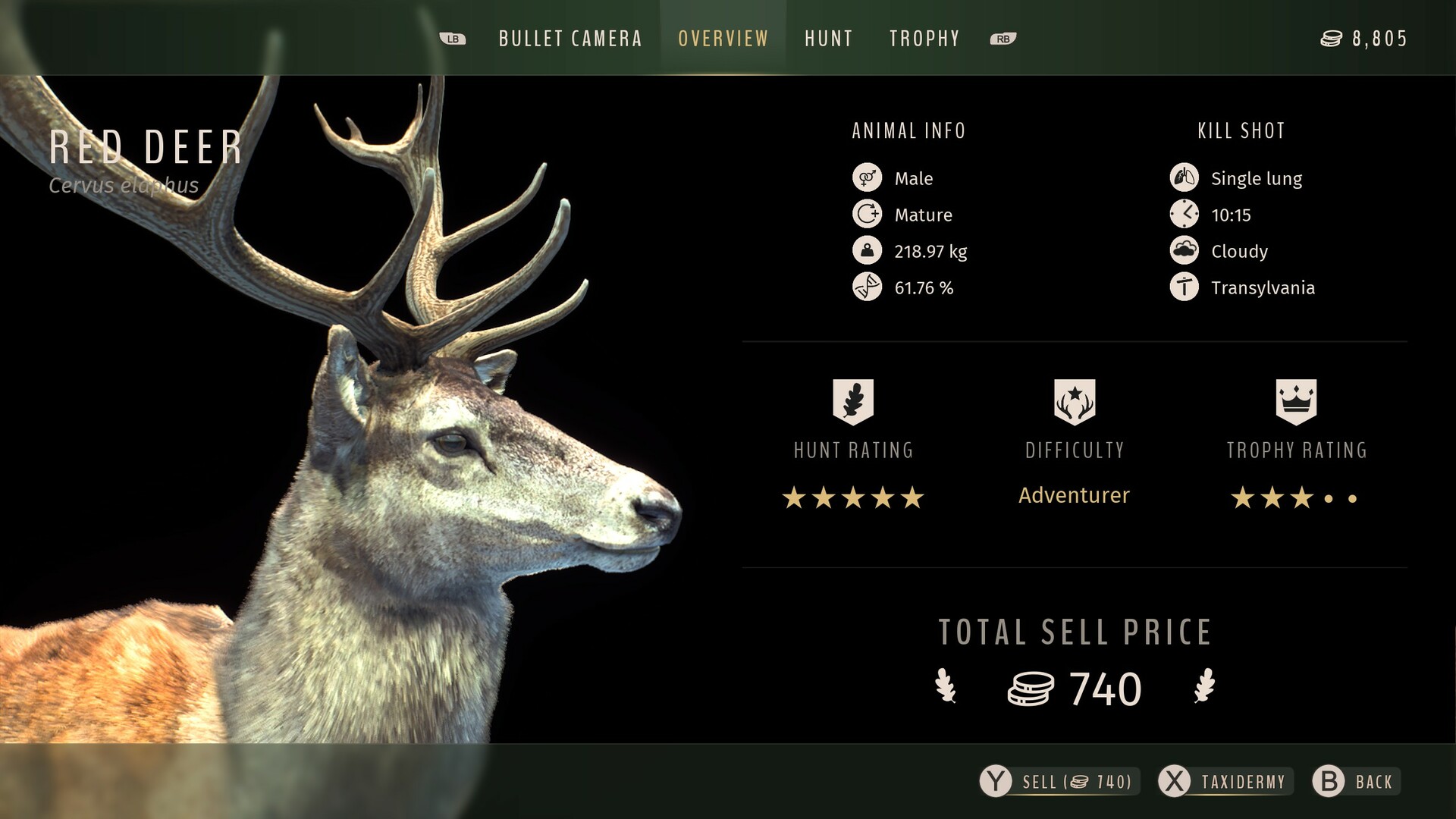Open the Hunt tab
Image resolution: width=1456 pixels, height=819 pixels.
[829, 39]
